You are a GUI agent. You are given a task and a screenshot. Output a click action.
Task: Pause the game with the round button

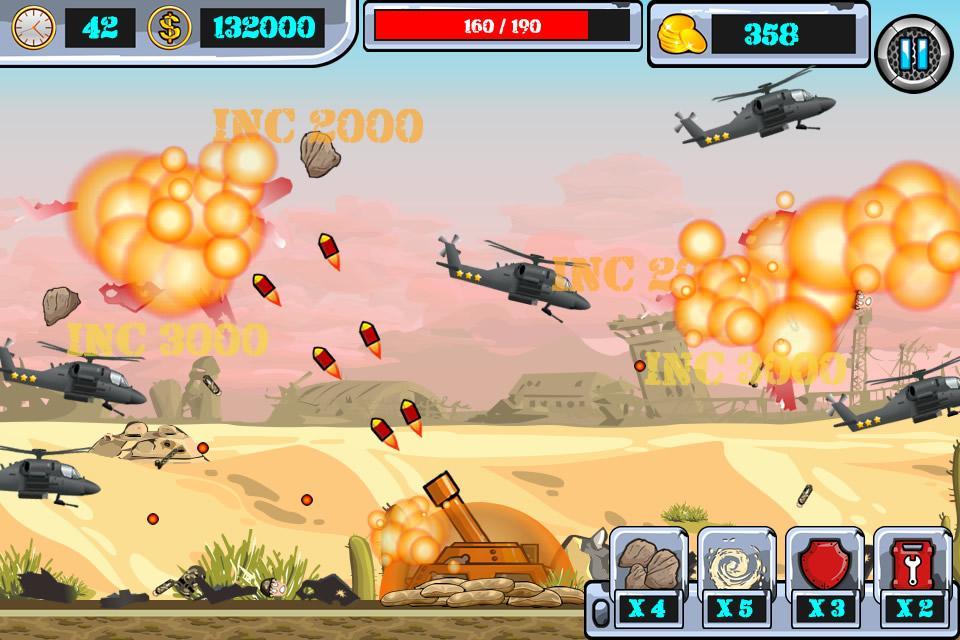tap(913, 54)
